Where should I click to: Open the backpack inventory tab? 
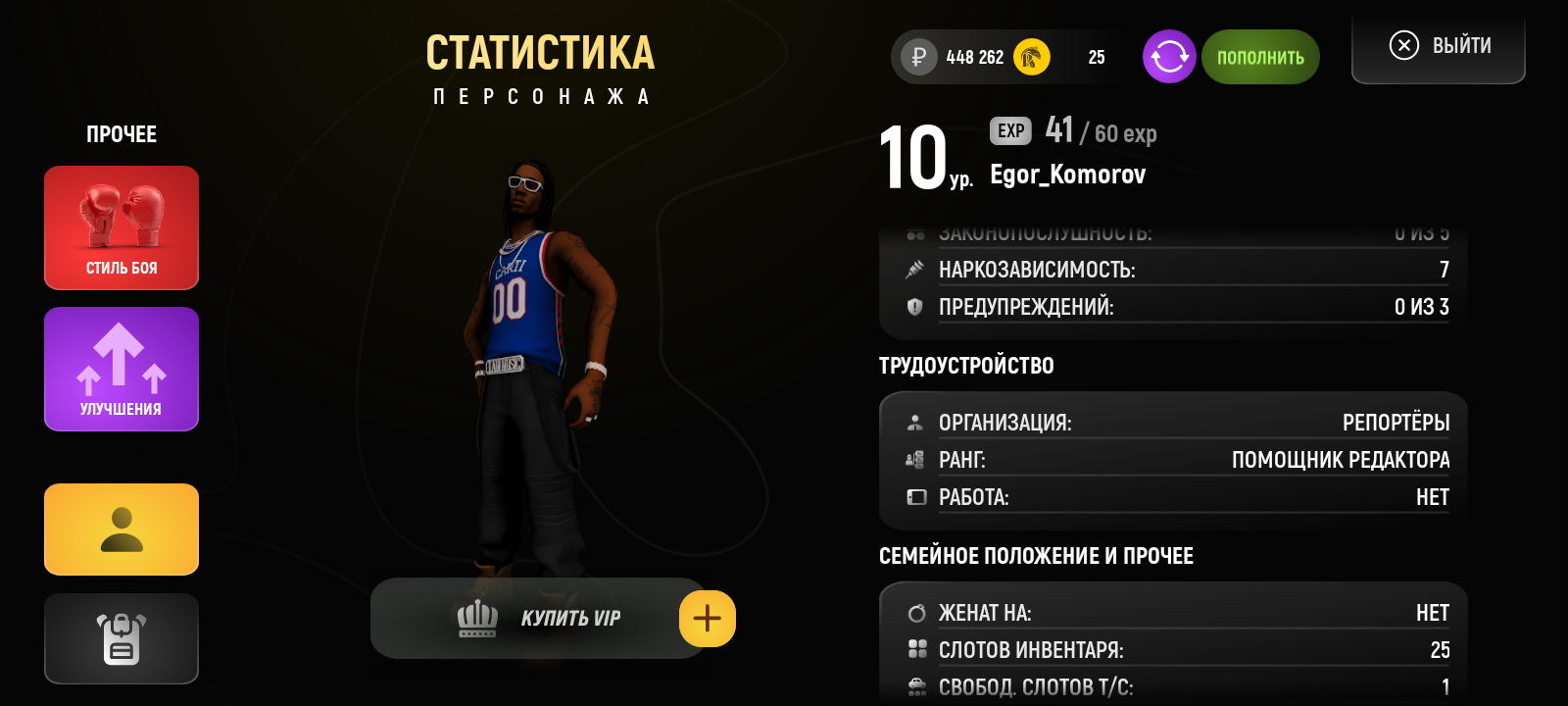(x=122, y=638)
